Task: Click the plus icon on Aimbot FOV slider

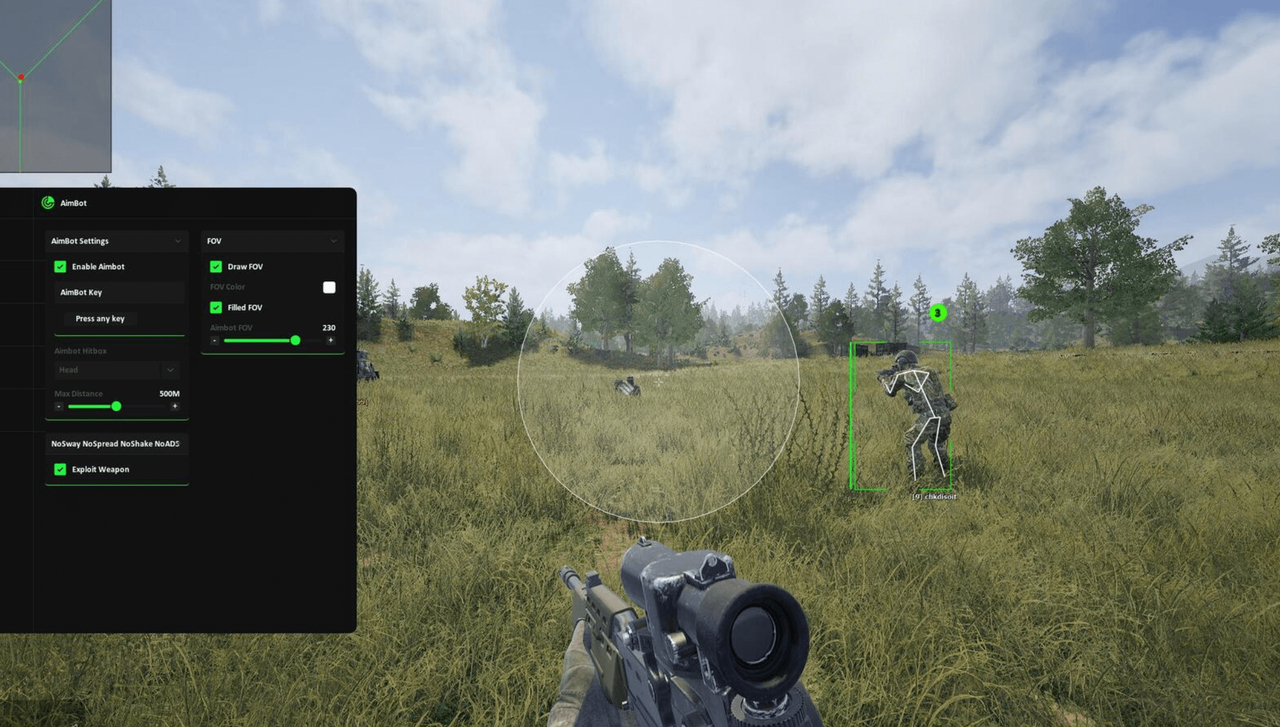Action: (330, 340)
